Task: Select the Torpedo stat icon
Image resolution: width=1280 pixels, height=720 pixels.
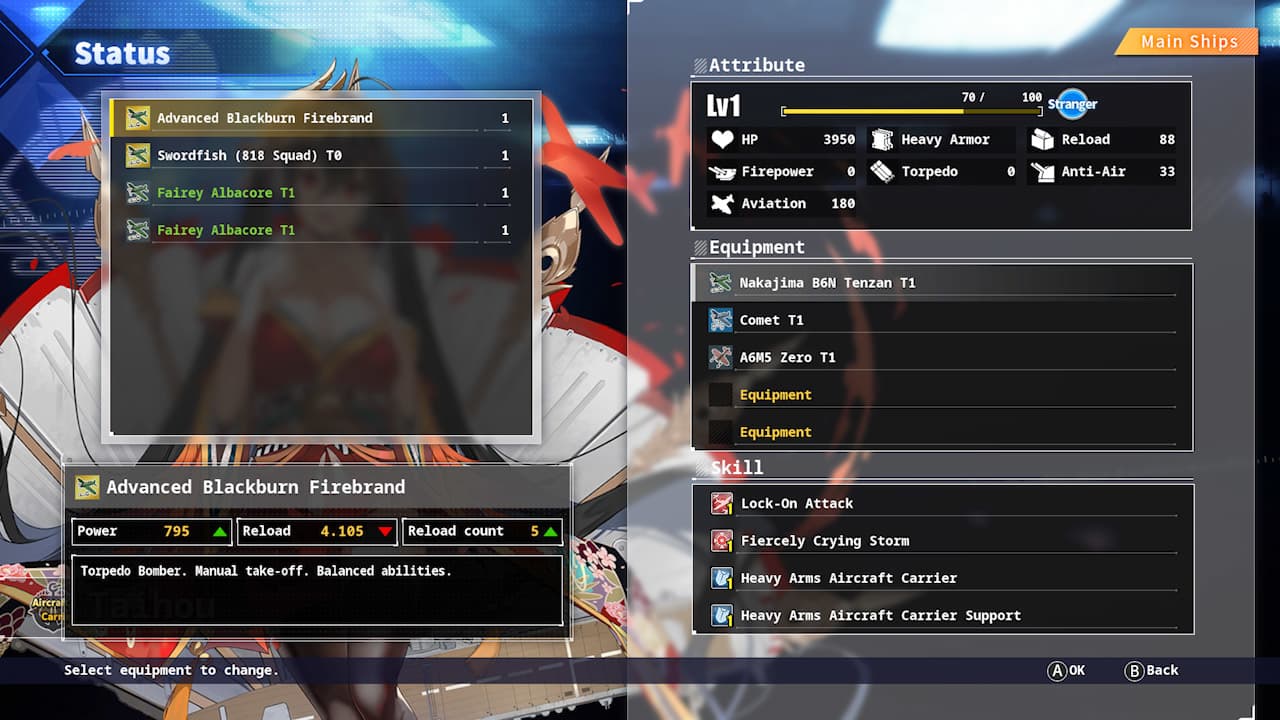Action: pos(881,171)
